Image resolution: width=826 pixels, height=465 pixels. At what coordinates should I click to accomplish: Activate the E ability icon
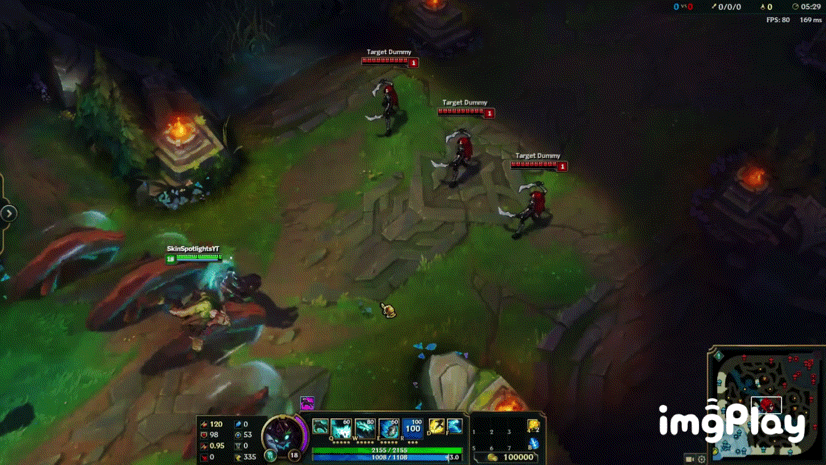click(389, 428)
